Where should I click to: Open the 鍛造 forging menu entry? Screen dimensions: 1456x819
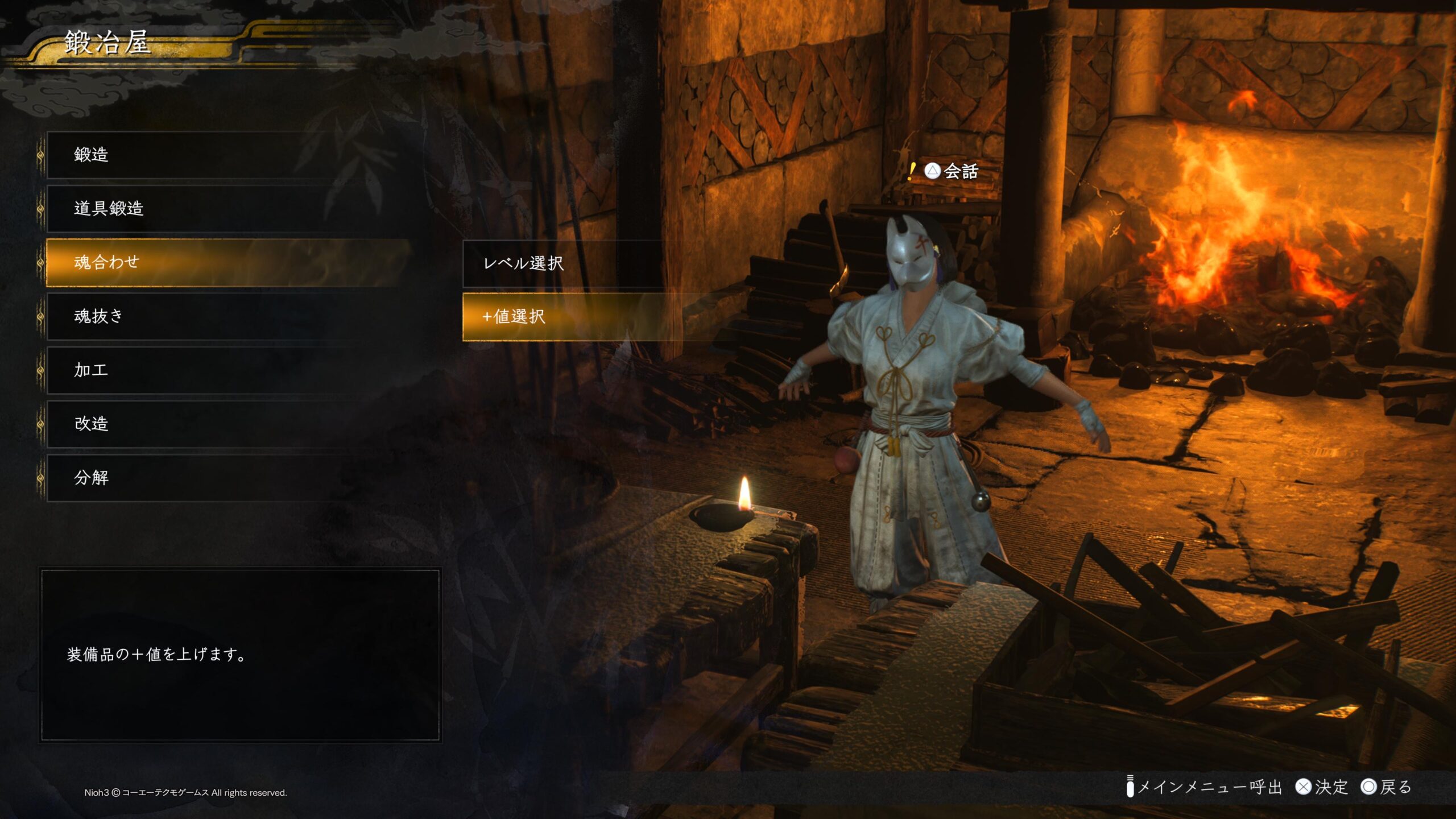227,155
